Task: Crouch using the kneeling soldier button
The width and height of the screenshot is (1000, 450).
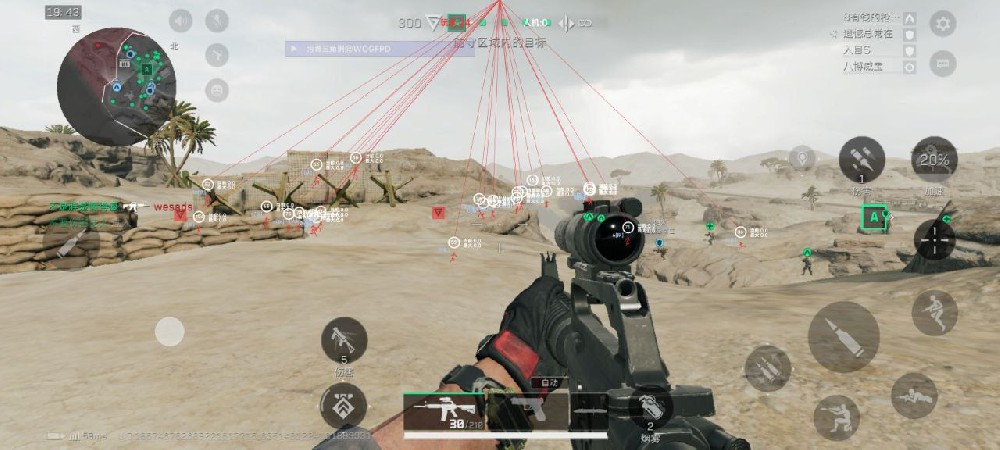Action: pos(836,417)
